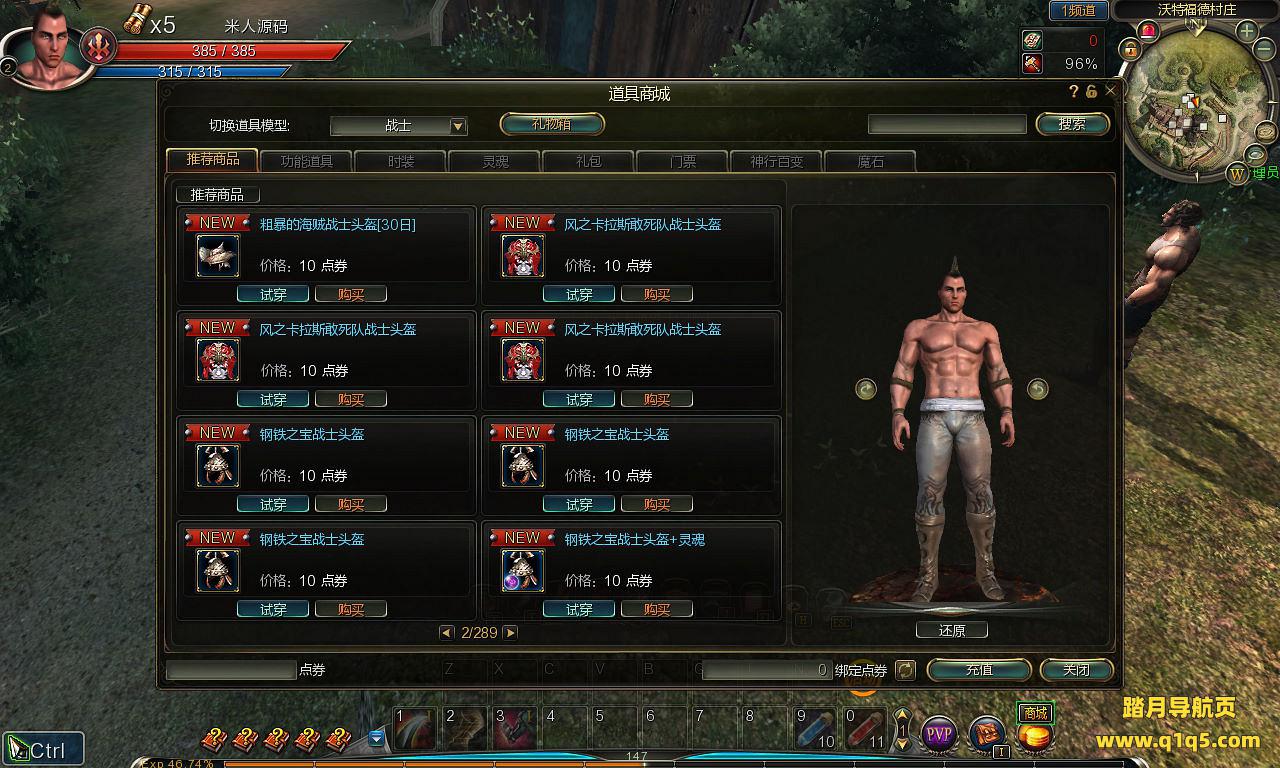The width and height of the screenshot is (1280, 768).
Task: Open the 时装 shop category
Action: click(x=400, y=161)
